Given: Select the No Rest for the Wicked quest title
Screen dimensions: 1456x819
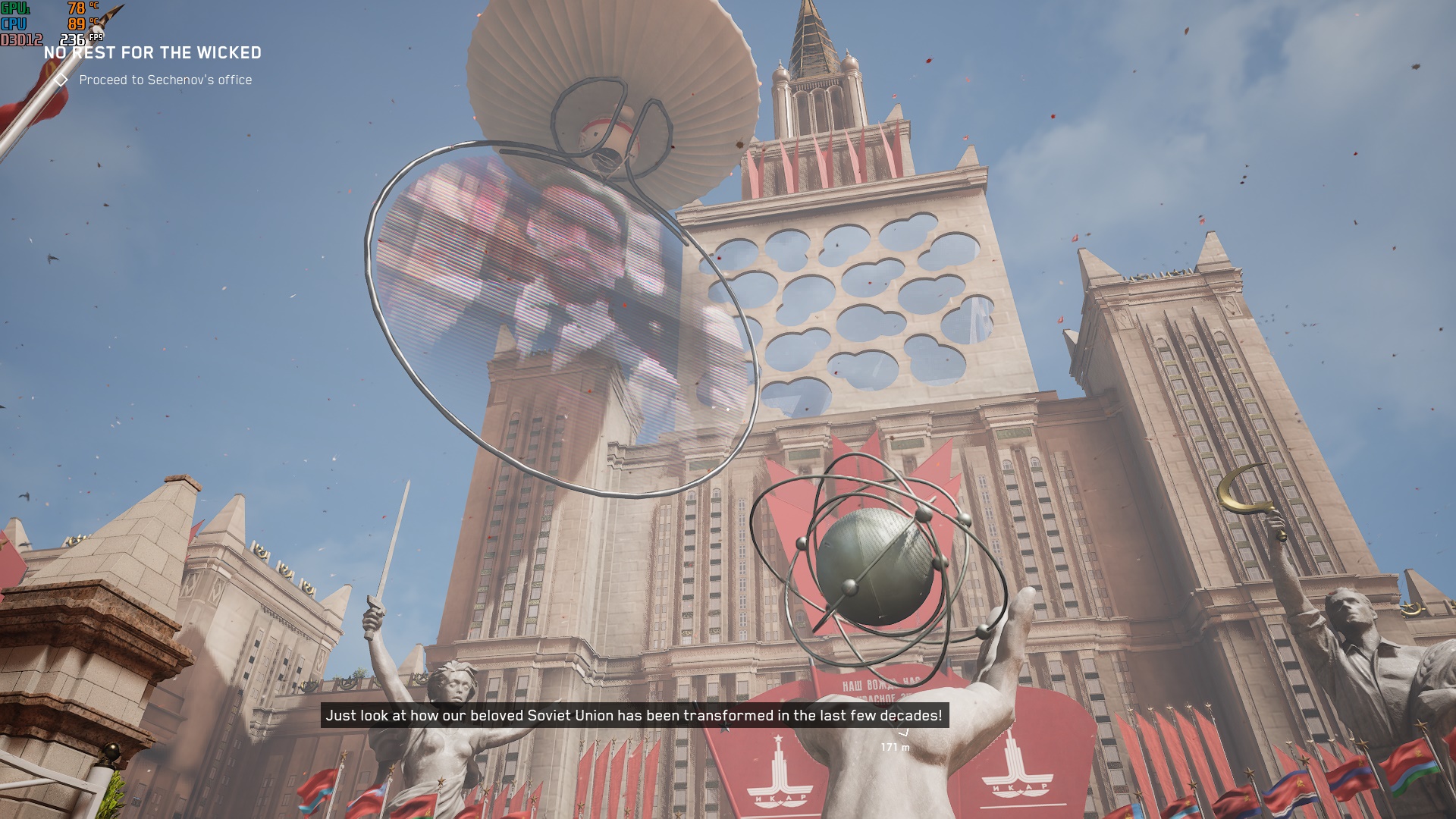Looking at the screenshot, I should click(x=152, y=53).
